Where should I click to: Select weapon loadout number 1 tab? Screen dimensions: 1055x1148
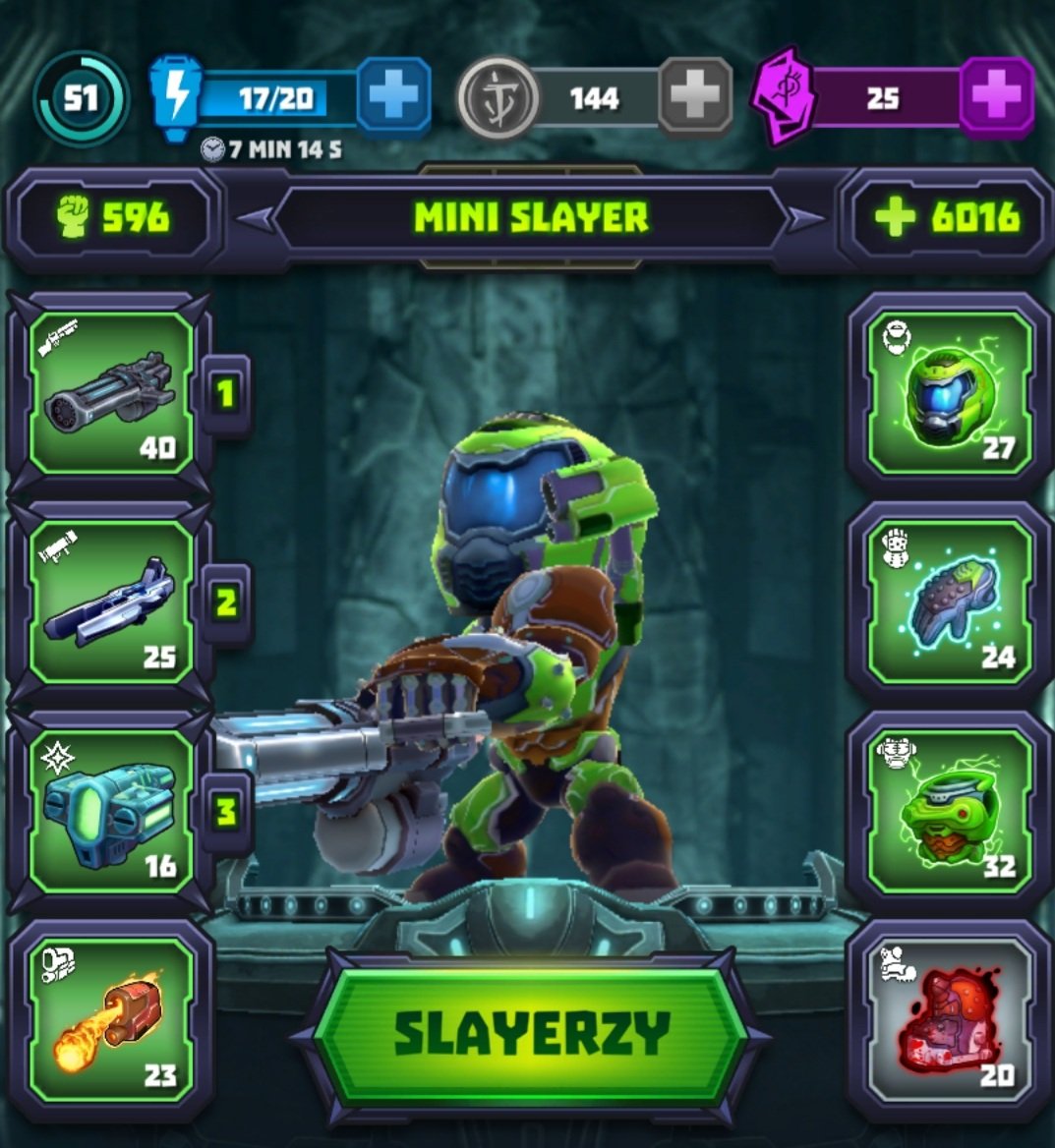pos(226,394)
